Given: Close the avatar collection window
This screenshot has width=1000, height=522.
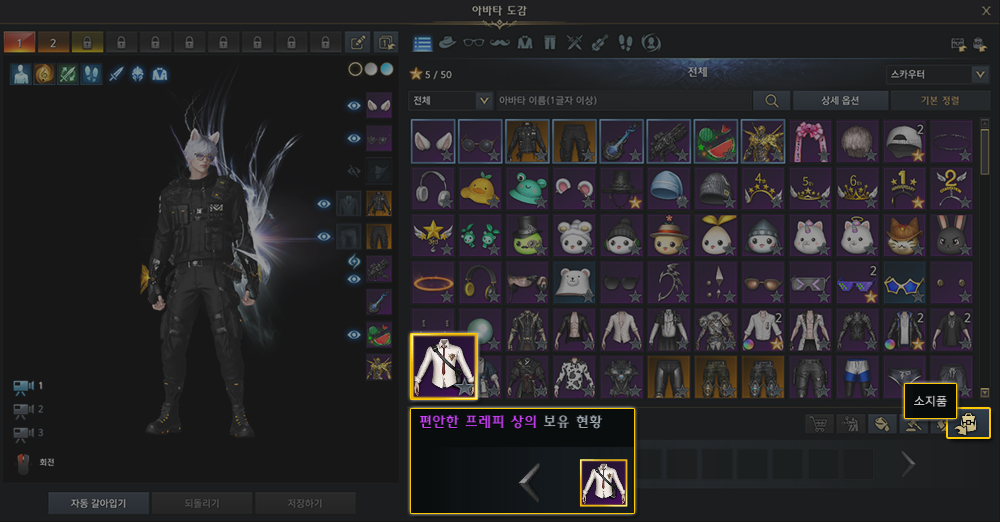Looking at the screenshot, I should [986, 11].
